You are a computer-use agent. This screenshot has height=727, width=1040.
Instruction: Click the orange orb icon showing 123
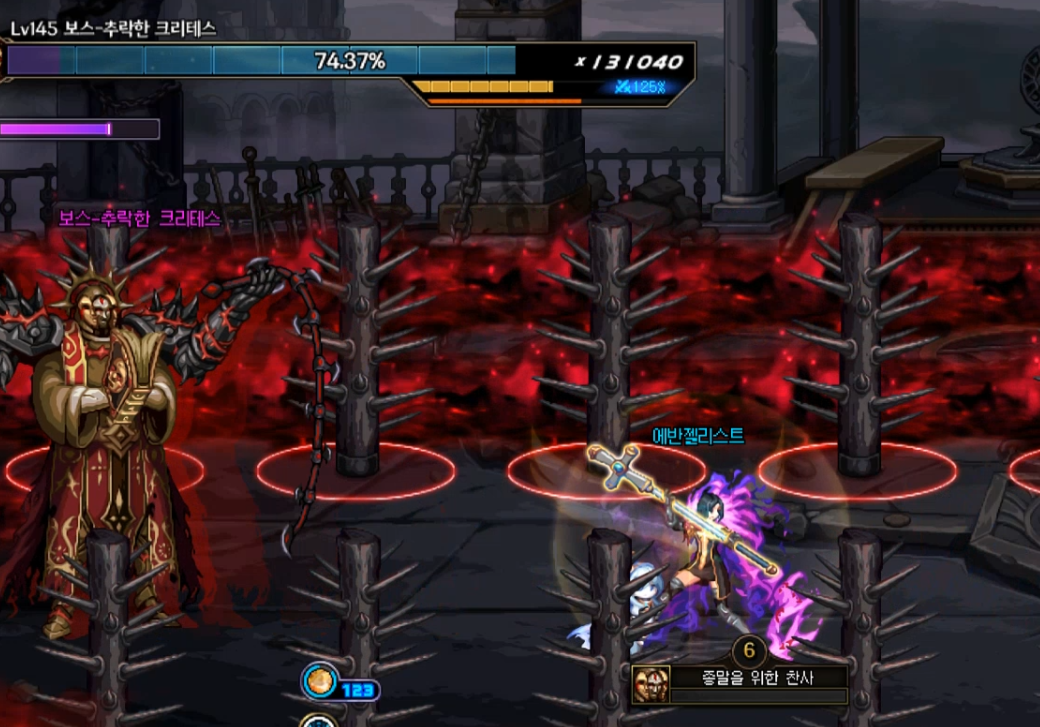coord(317,684)
